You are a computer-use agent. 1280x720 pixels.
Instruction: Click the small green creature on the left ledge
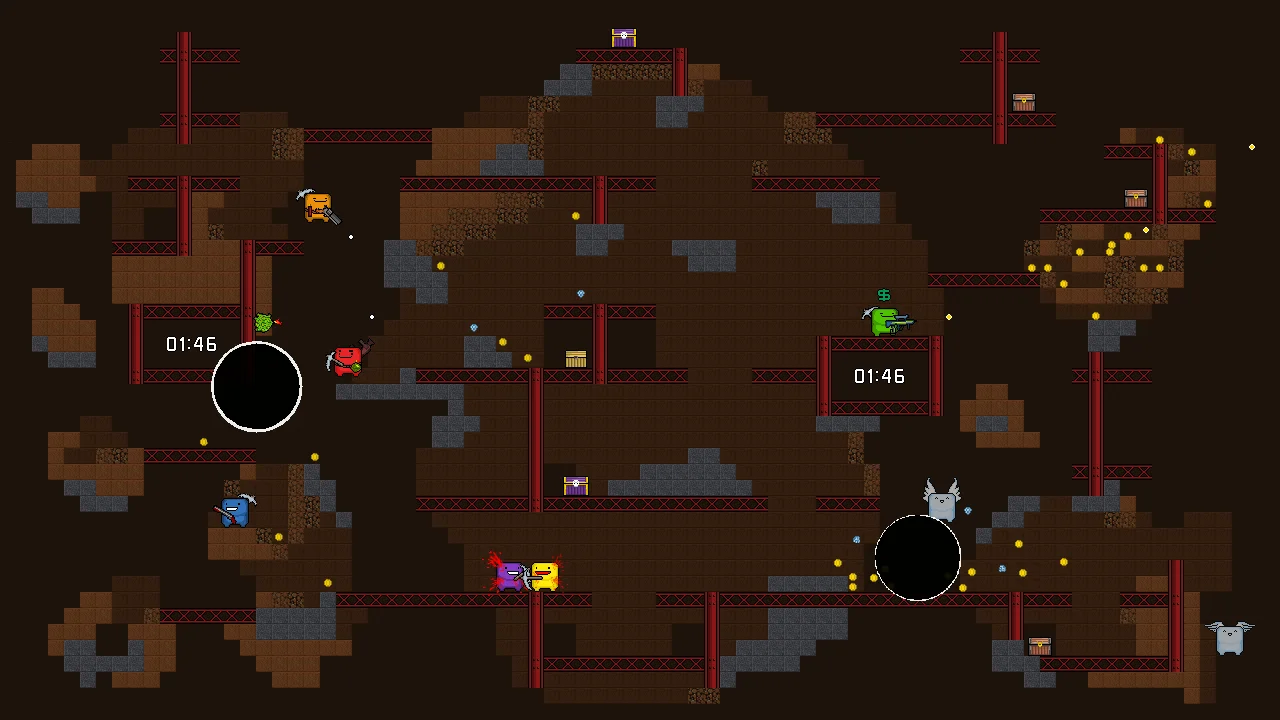coord(263,322)
